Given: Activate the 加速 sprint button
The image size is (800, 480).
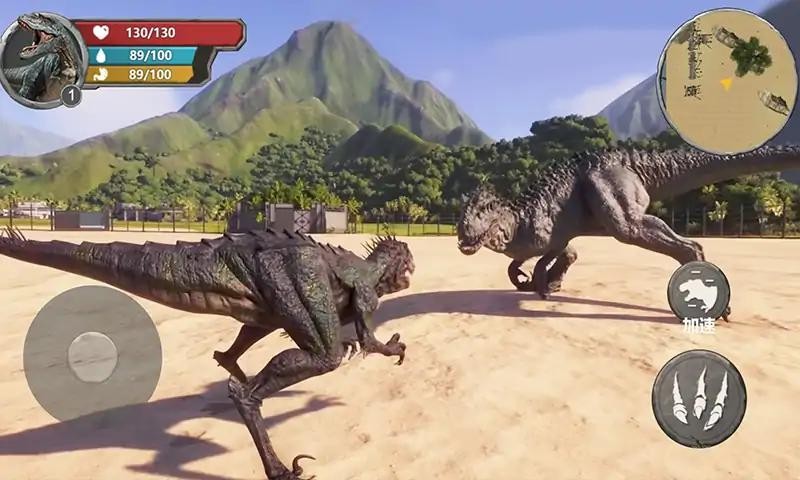Looking at the screenshot, I should 698,292.
